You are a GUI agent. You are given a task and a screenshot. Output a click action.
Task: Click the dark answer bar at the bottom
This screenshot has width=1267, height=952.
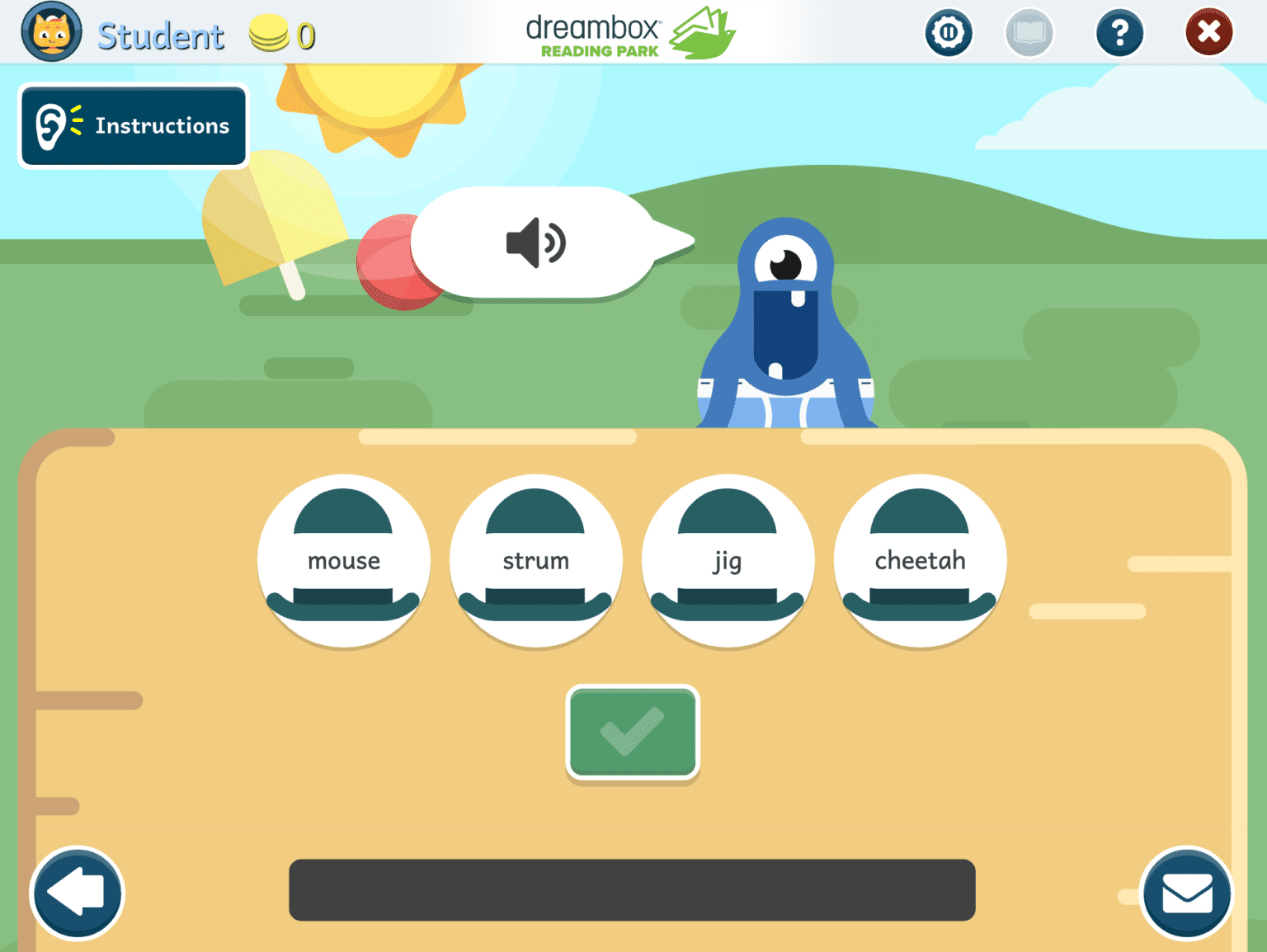click(632, 890)
